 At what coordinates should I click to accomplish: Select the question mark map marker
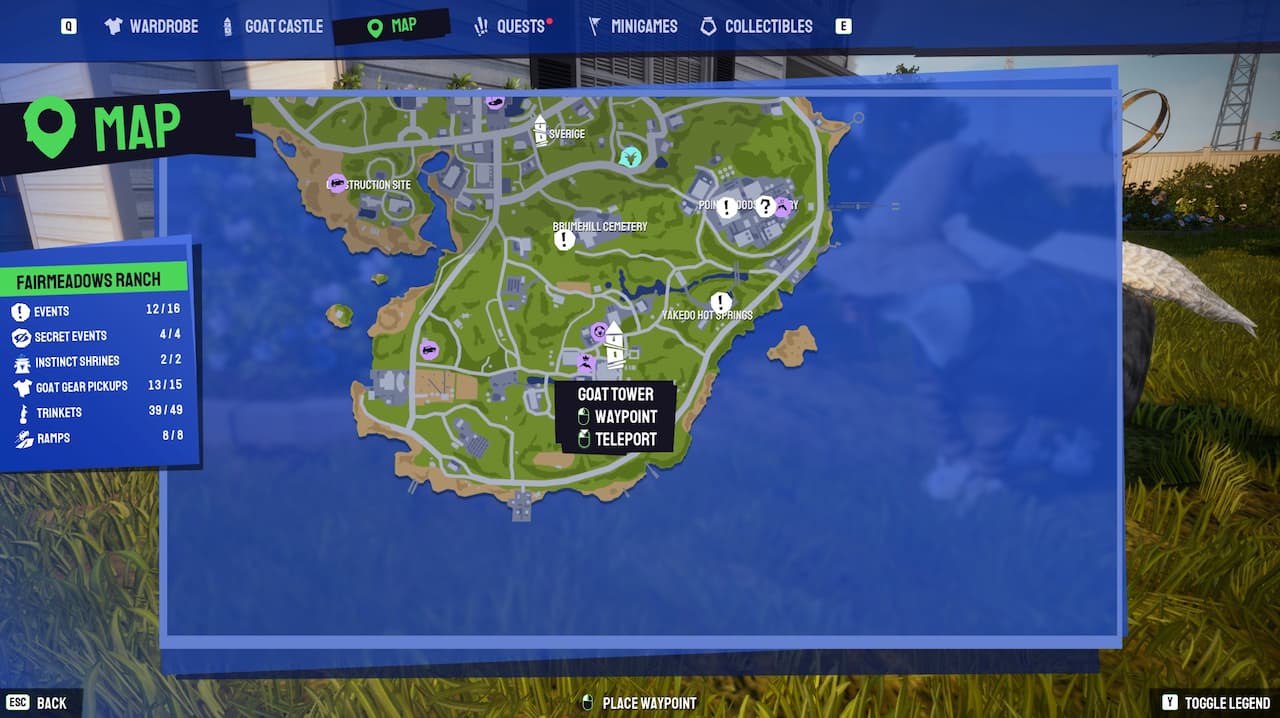coord(765,207)
